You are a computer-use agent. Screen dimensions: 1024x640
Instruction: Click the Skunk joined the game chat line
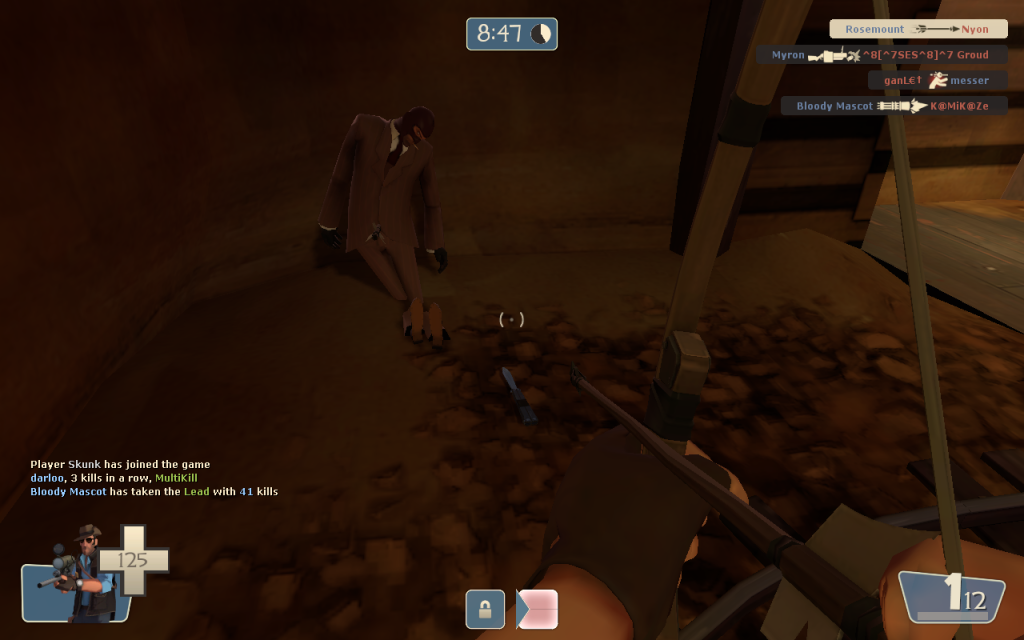click(x=120, y=464)
